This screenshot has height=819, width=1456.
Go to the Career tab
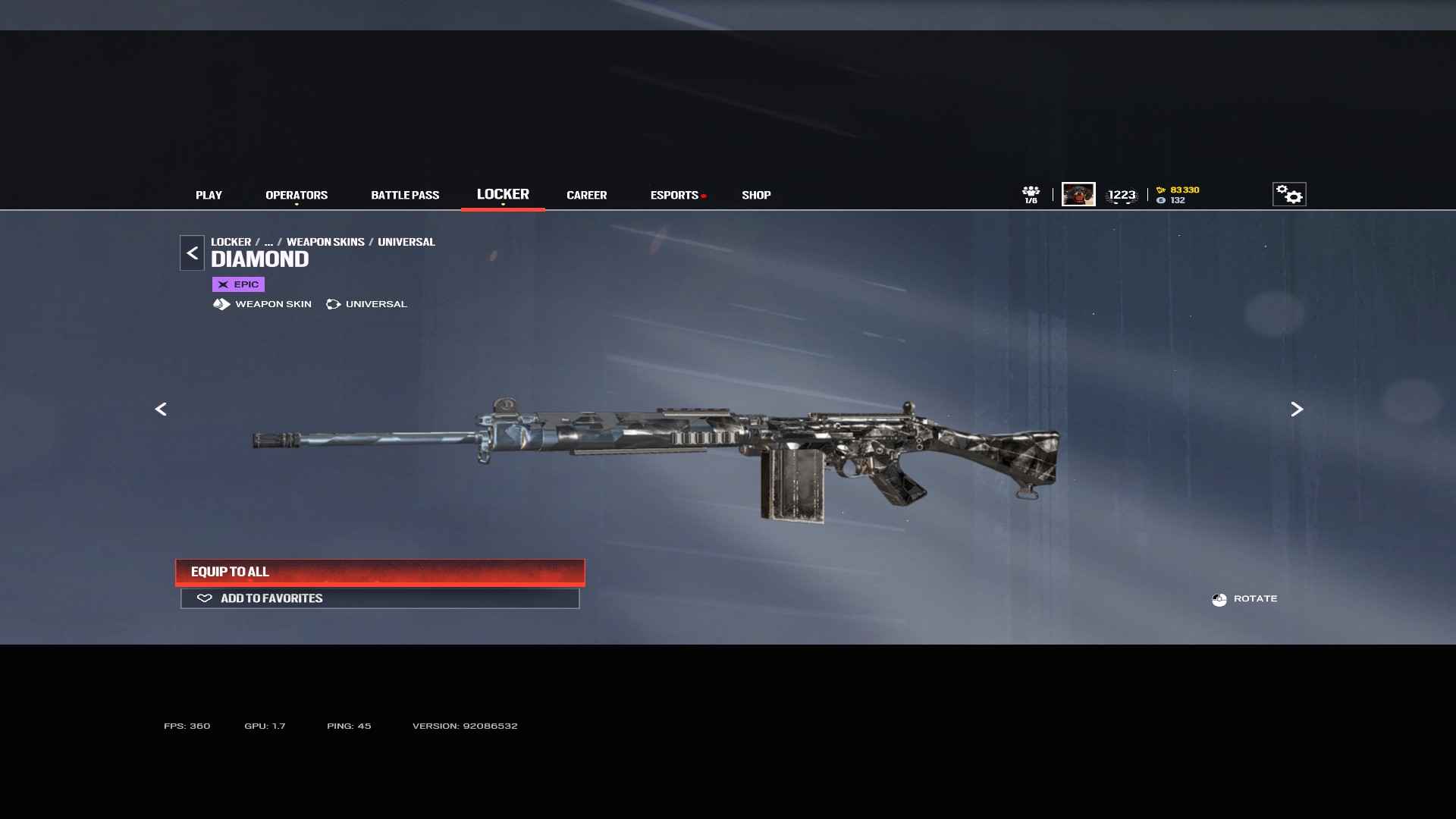pos(586,195)
